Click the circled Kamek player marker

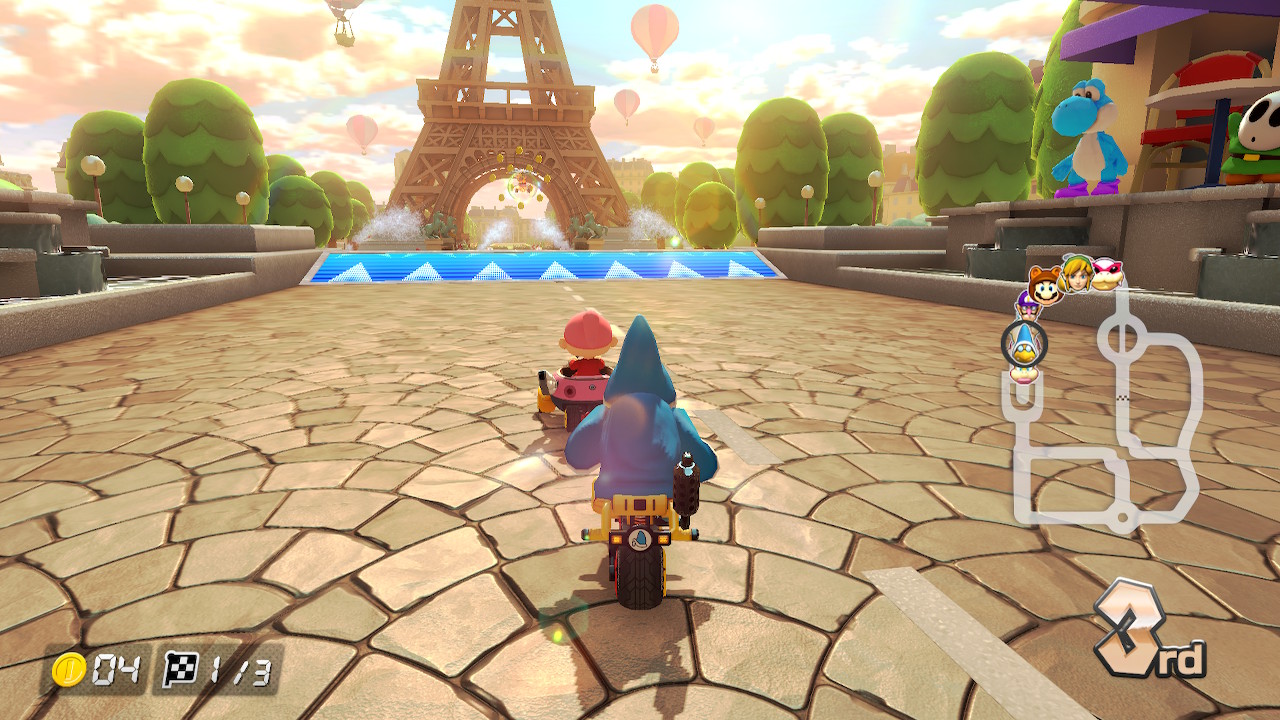(1024, 343)
